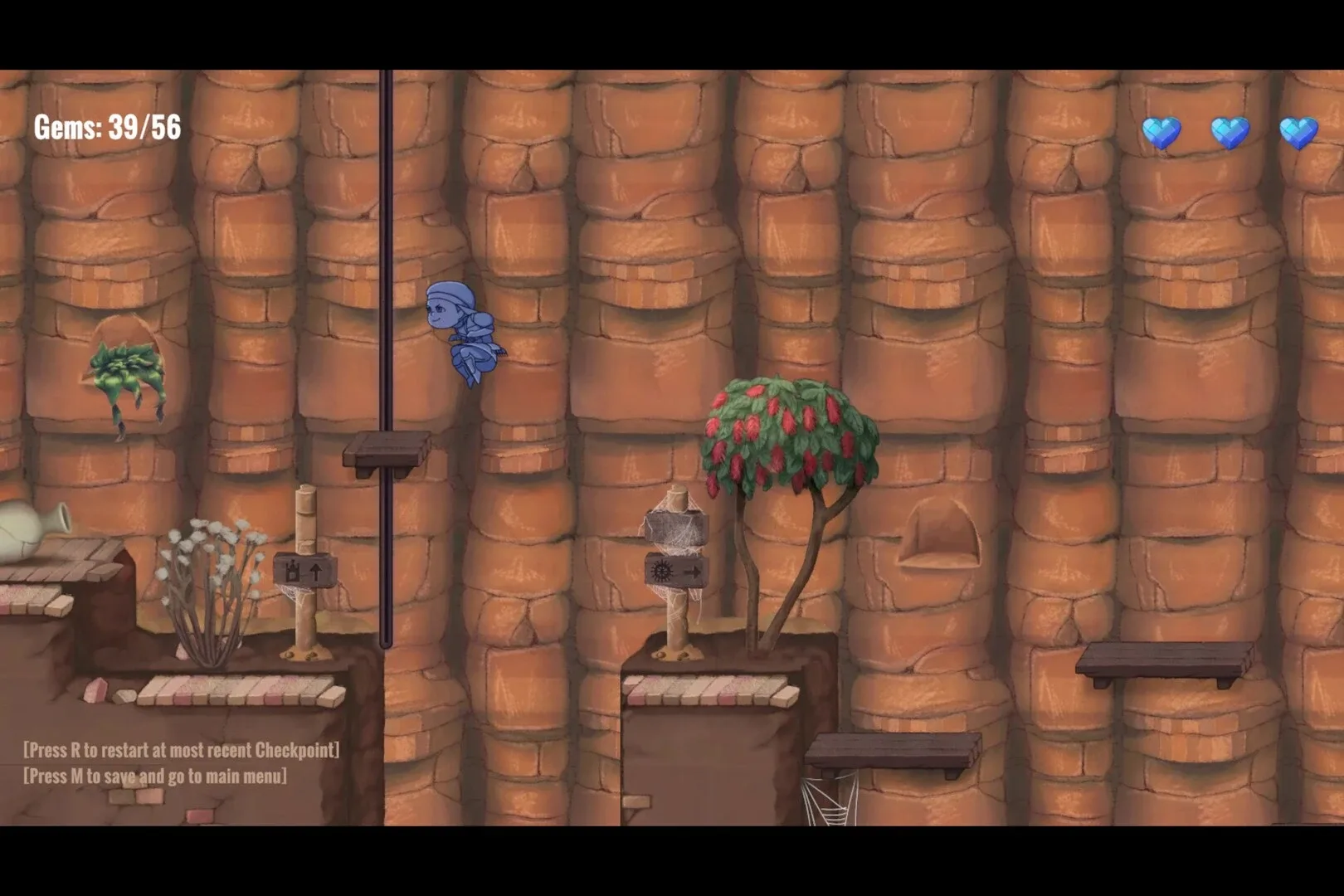Click the second blue heart icon
Screen dimensions: 1344x896
click(1231, 131)
